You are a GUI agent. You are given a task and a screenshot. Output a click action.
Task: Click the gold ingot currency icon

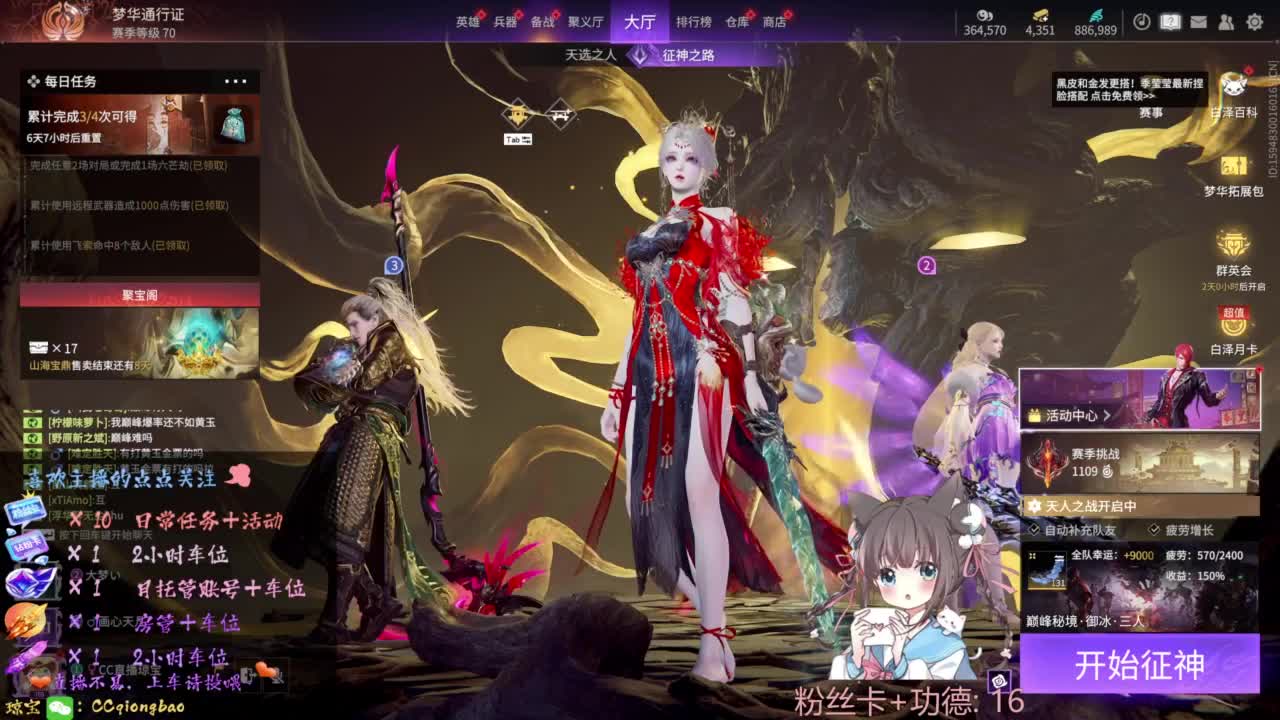[1040, 16]
